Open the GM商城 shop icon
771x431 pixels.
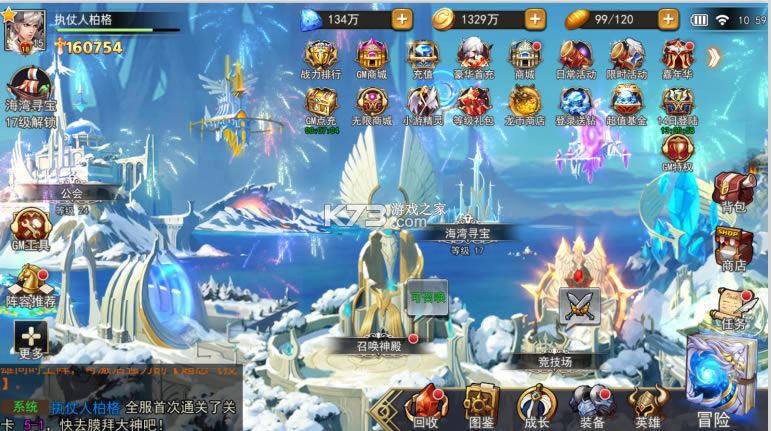(371, 57)
